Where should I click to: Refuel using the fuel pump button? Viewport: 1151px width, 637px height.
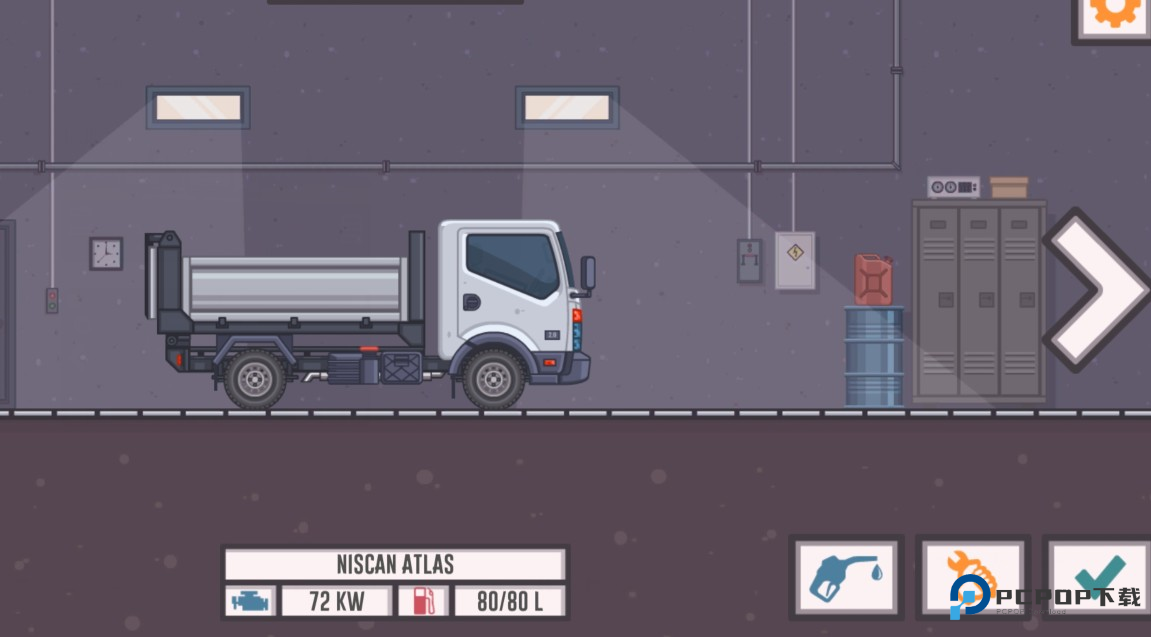pos(845,577)
